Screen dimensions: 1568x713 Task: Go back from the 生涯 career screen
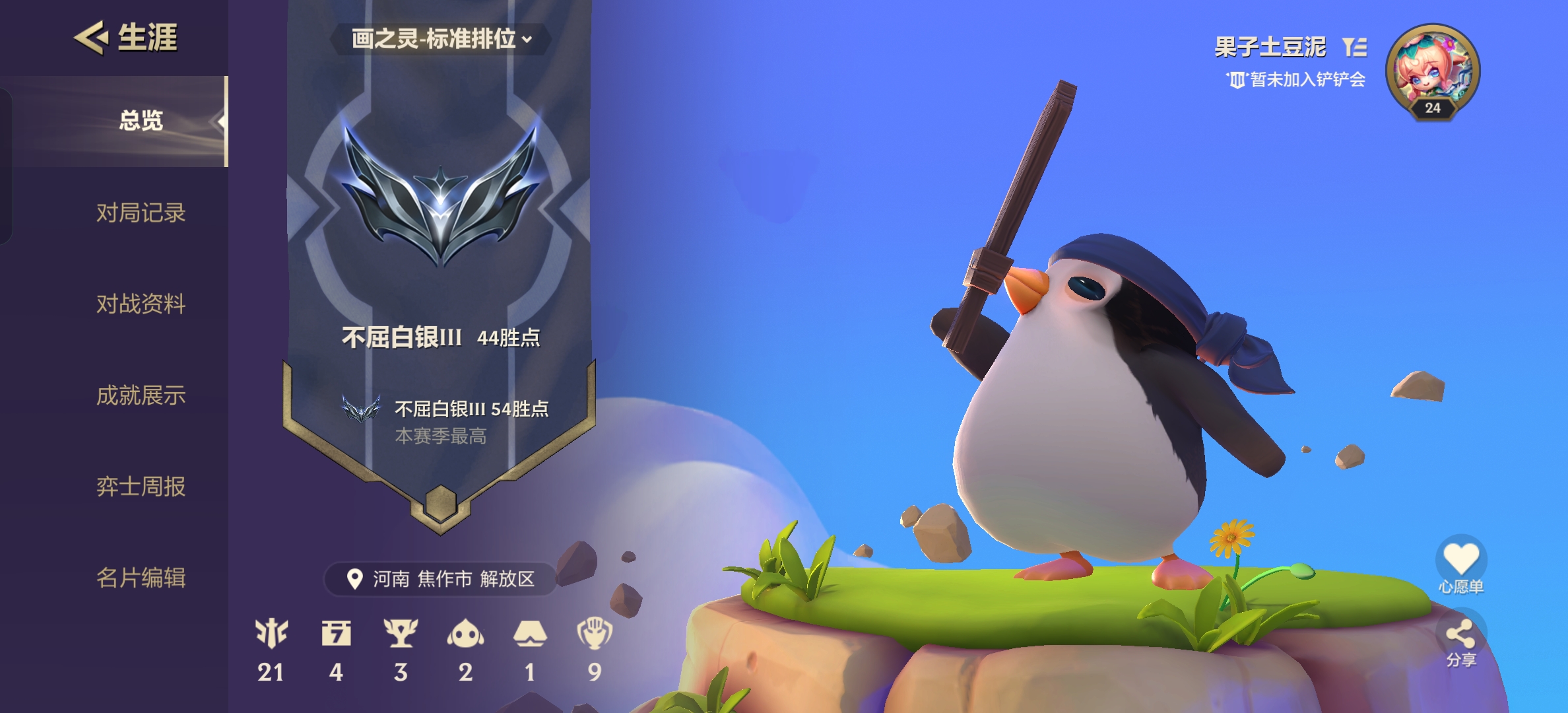90,37
